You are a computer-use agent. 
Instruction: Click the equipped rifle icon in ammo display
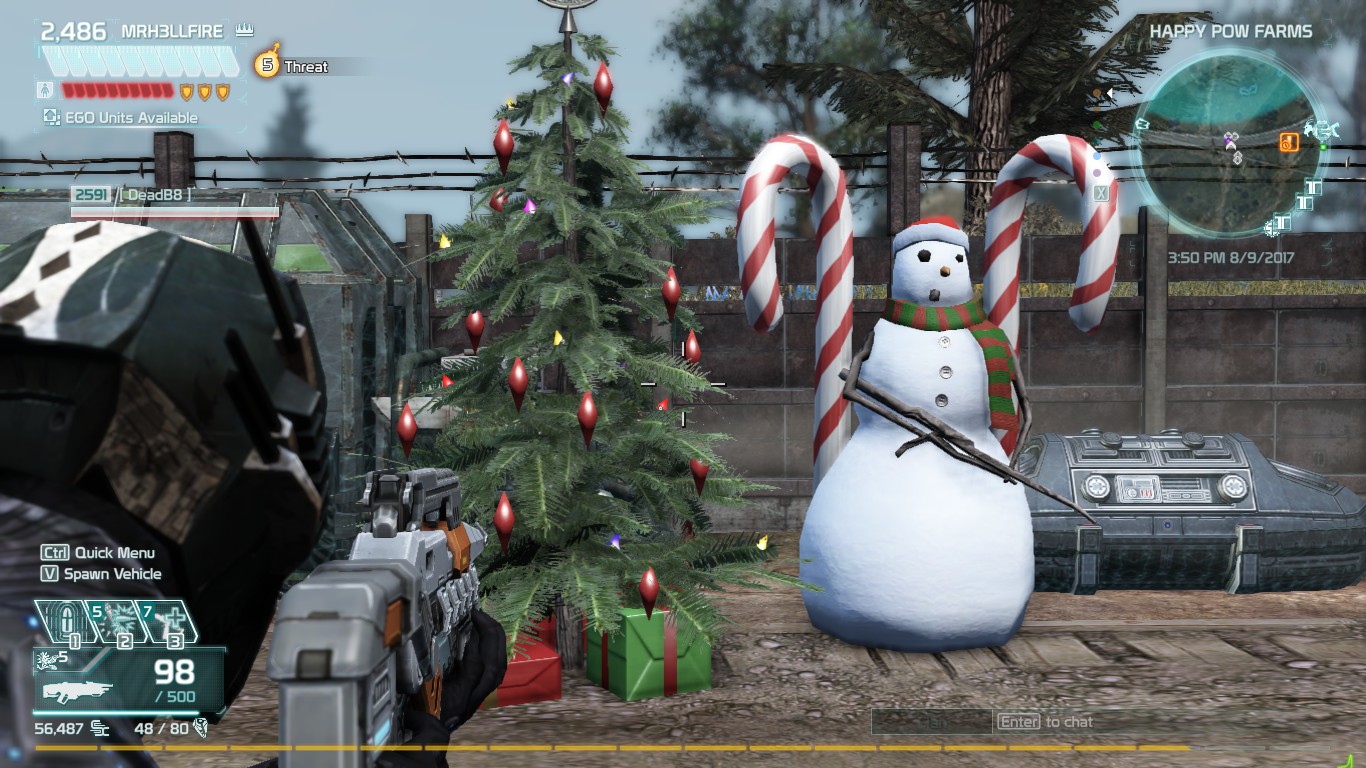[x=78, y=693]
